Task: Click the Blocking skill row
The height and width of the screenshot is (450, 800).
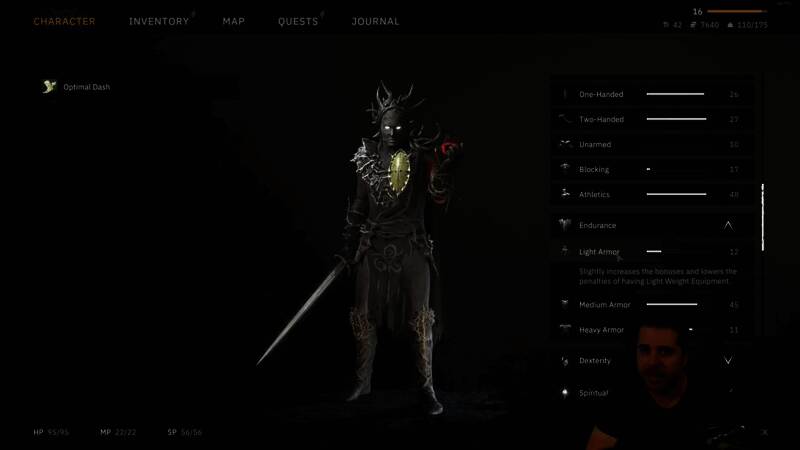Action: coord(650,169)
